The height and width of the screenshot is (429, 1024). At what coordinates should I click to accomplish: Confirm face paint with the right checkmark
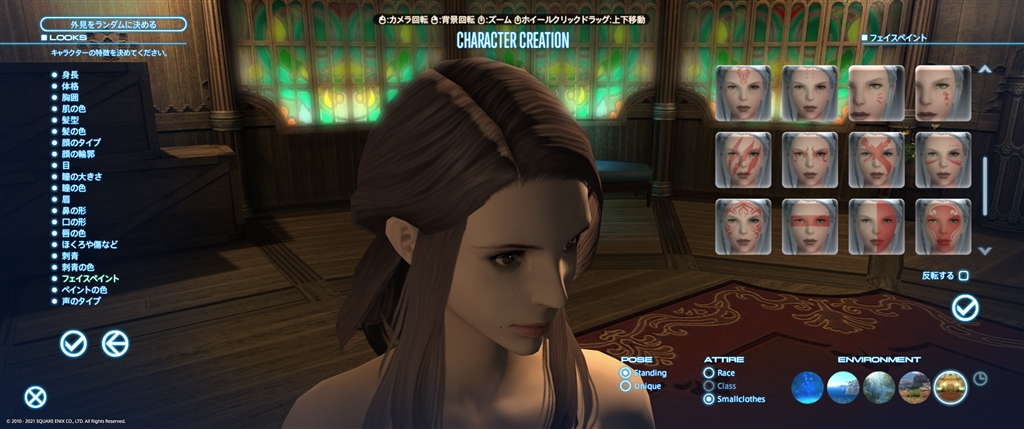coord(965,308)
